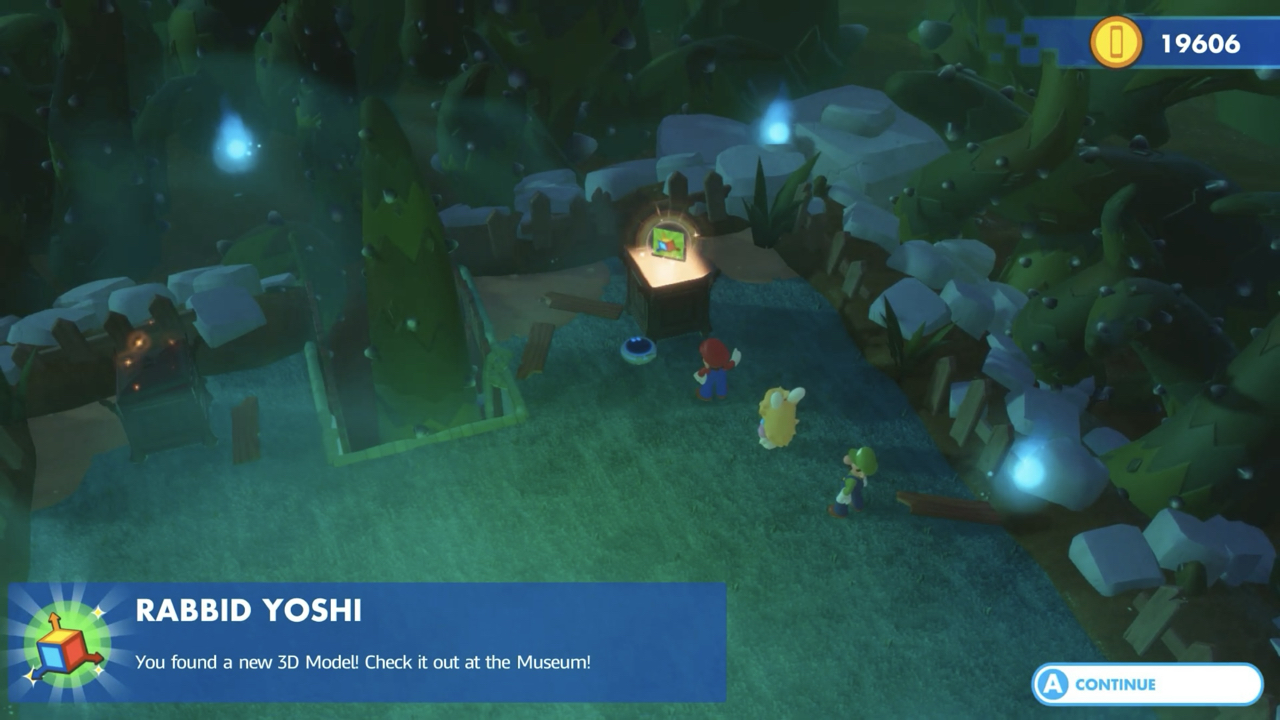Continue past the Rabbid Yoshi notification
Image resolution: width=1280 pixels, height=720 pixels.
[1147, 685]
